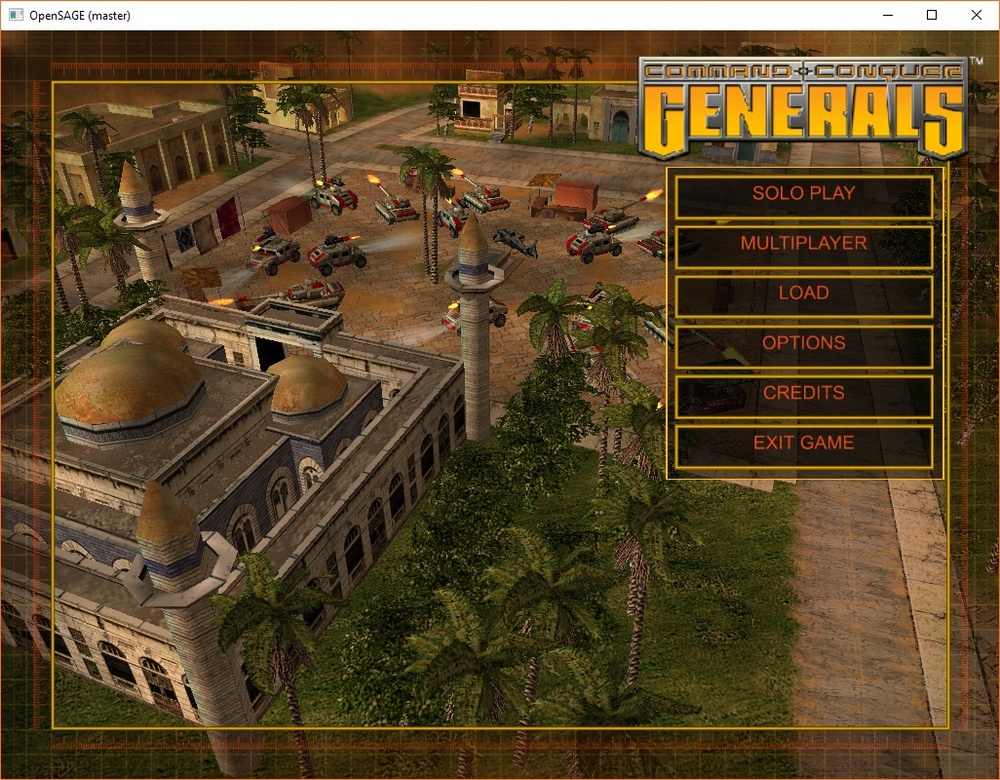Click the Exit Game button
This screenshot has width=1000, height=780.
[804, 444]
